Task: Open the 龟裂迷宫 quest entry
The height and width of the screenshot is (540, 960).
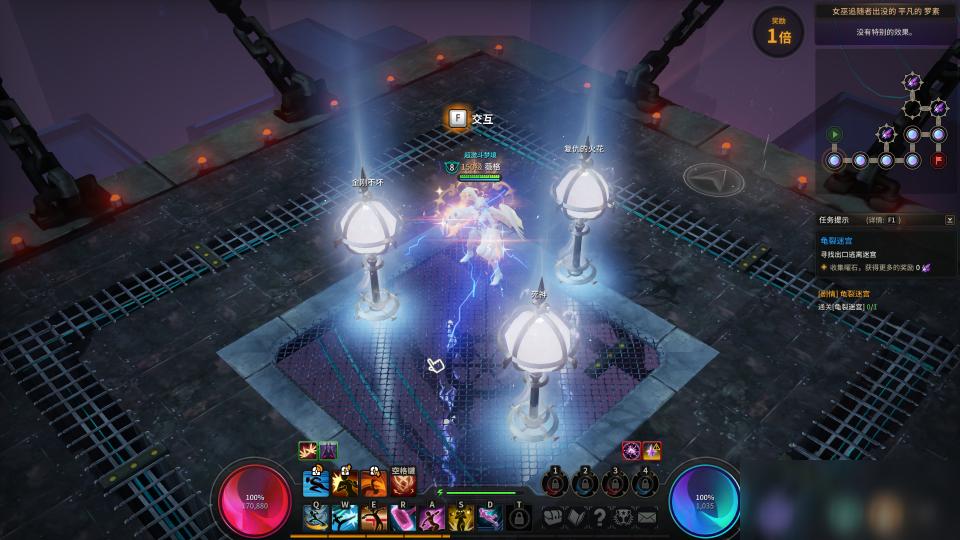Action: coord(837,241)
